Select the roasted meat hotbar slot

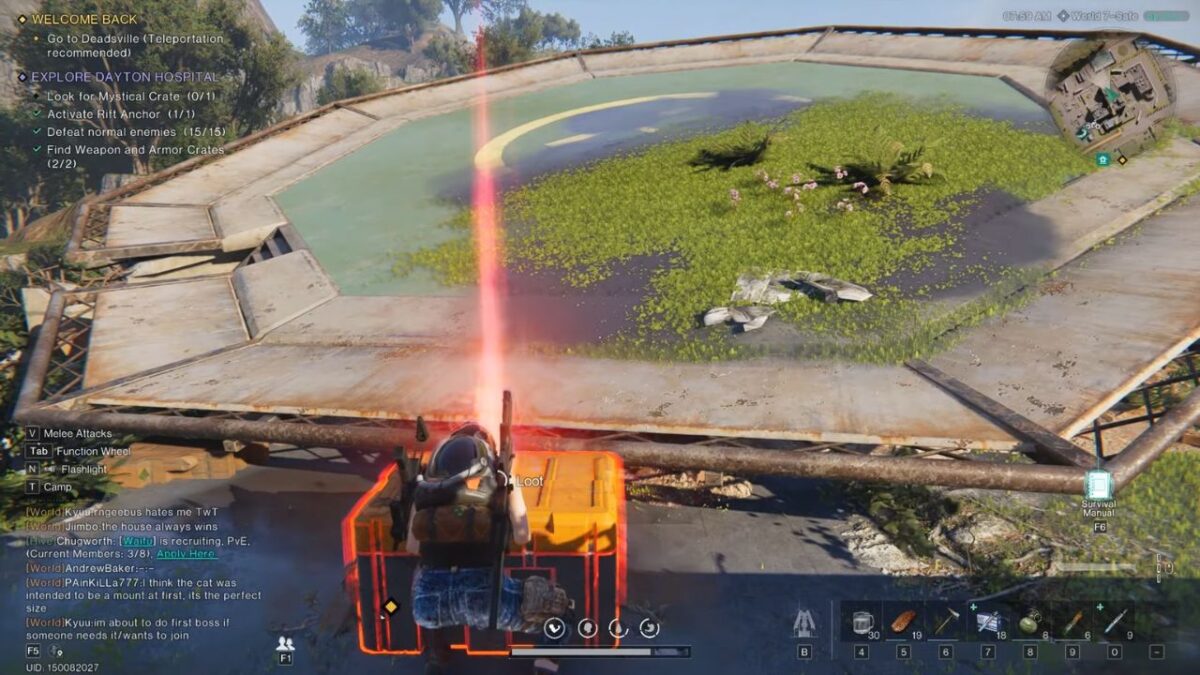(x=903, y=622)
